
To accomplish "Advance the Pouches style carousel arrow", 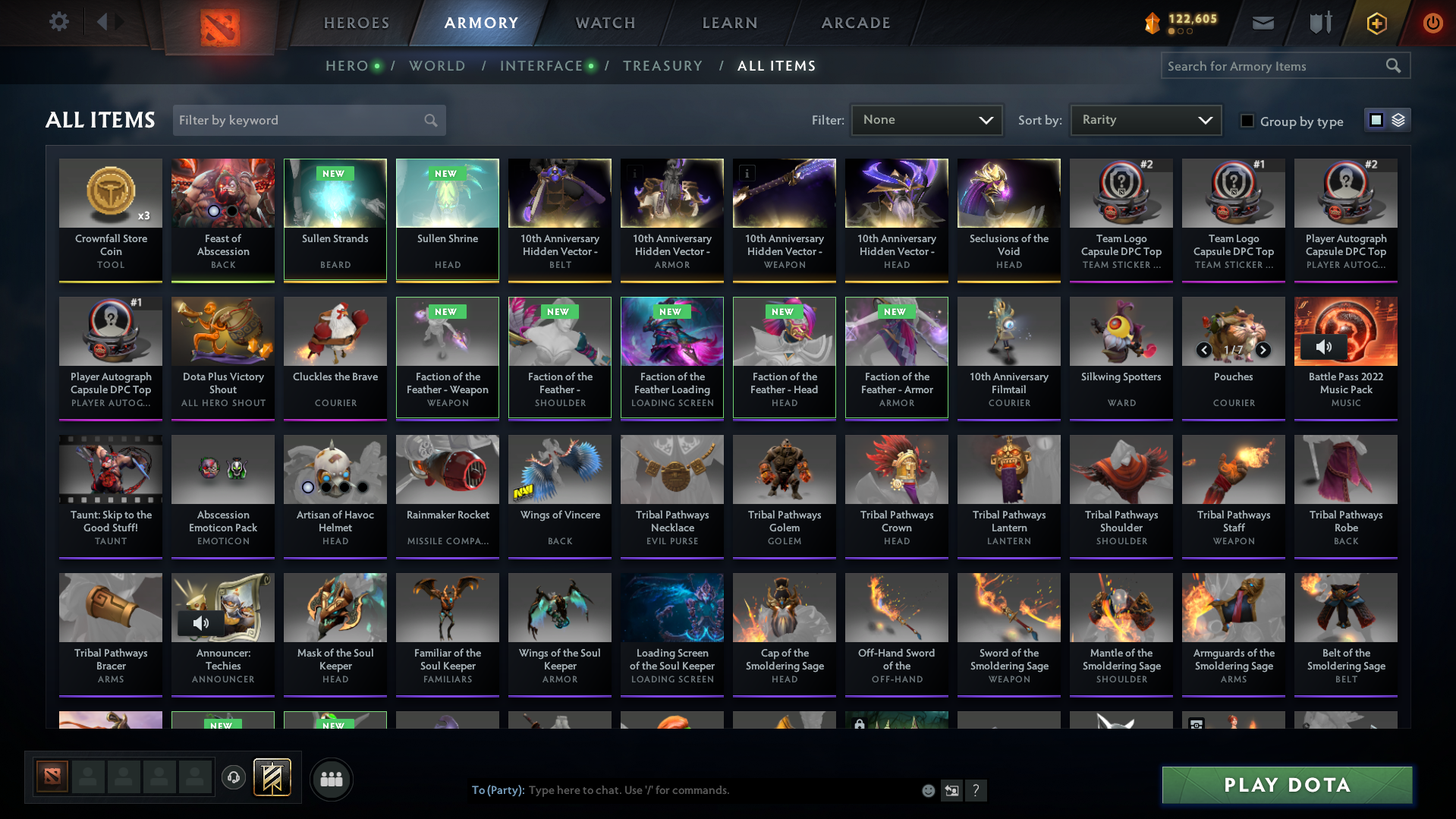I will 1263,350.
